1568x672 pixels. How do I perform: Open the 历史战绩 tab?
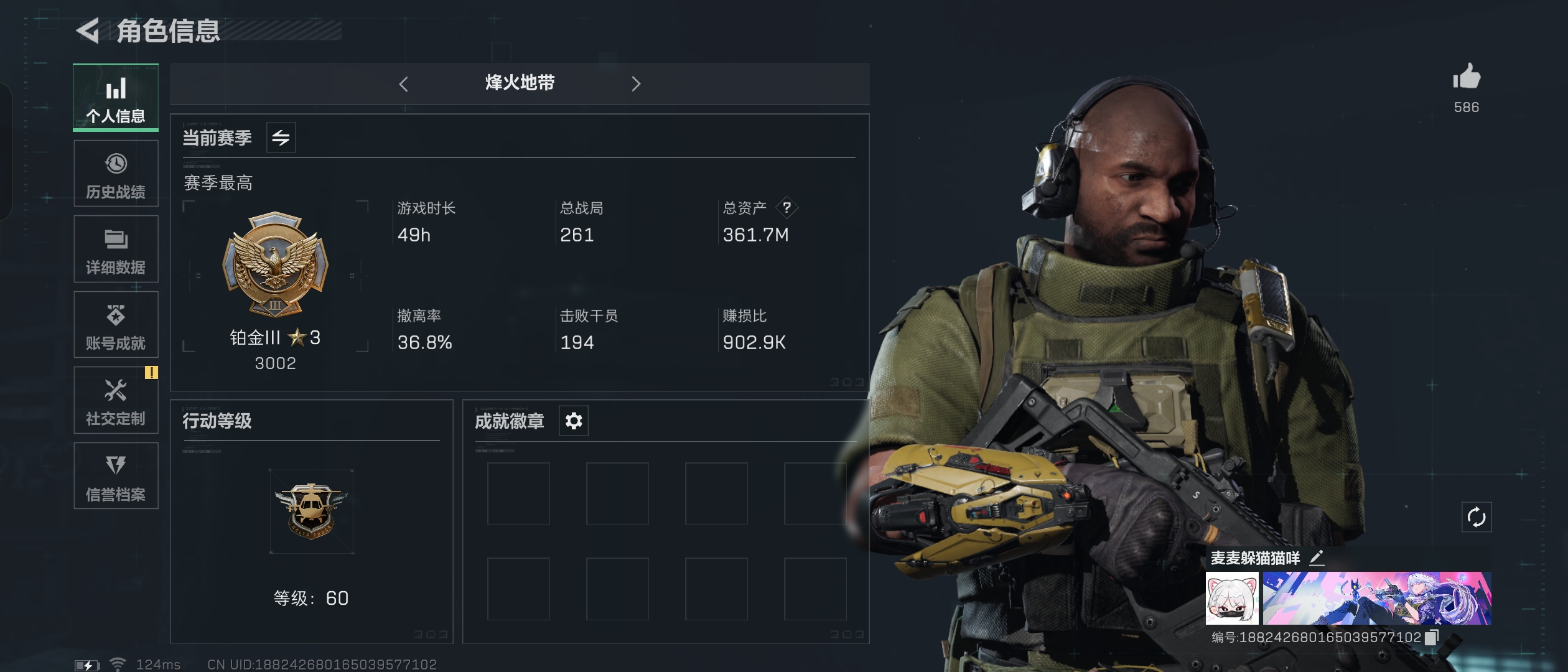pos(116,174)
